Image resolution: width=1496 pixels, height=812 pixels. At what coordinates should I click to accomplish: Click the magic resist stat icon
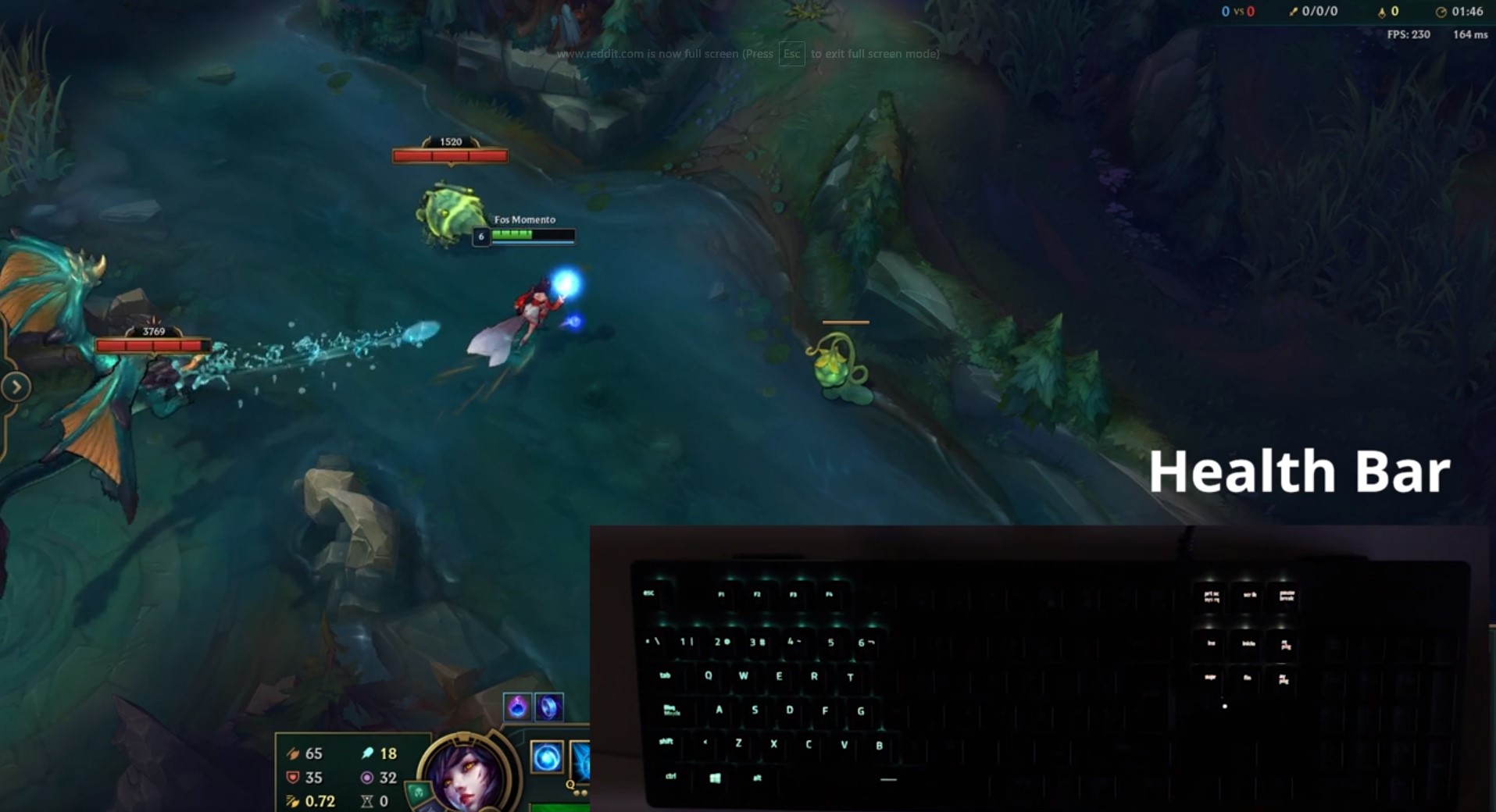tap(366, 779)
